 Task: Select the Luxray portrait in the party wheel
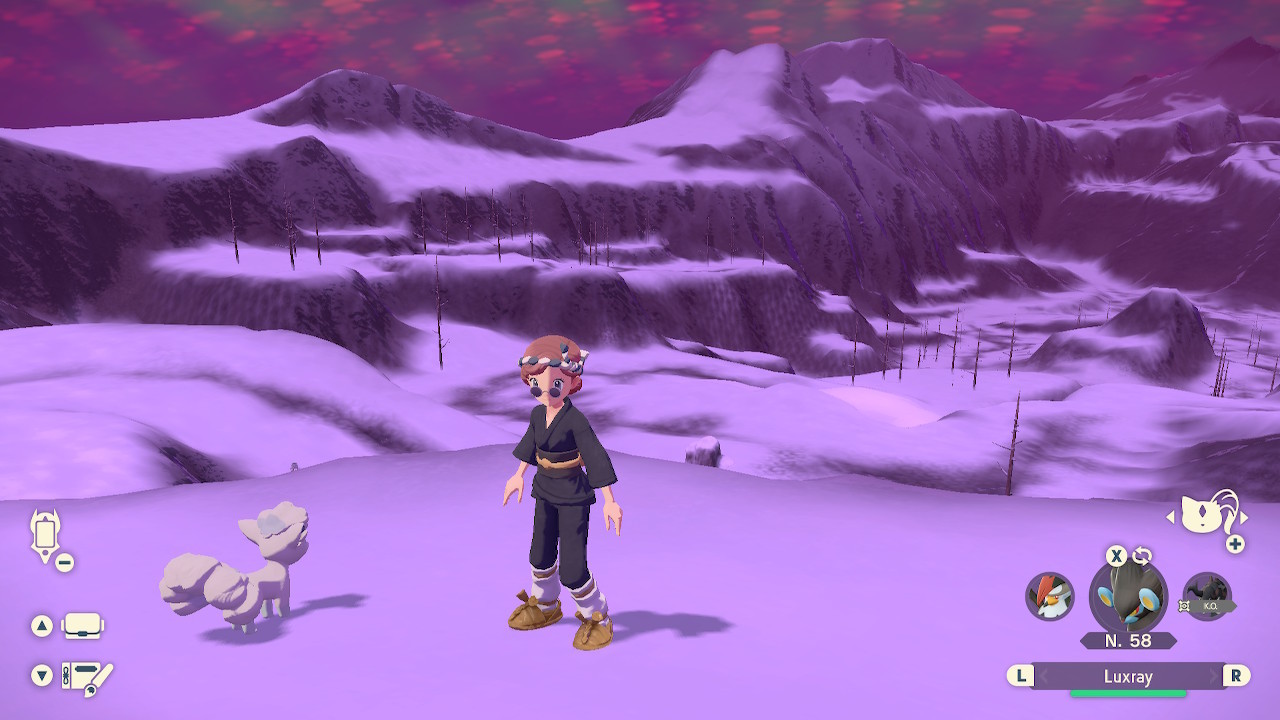[x=1128, y=597]
